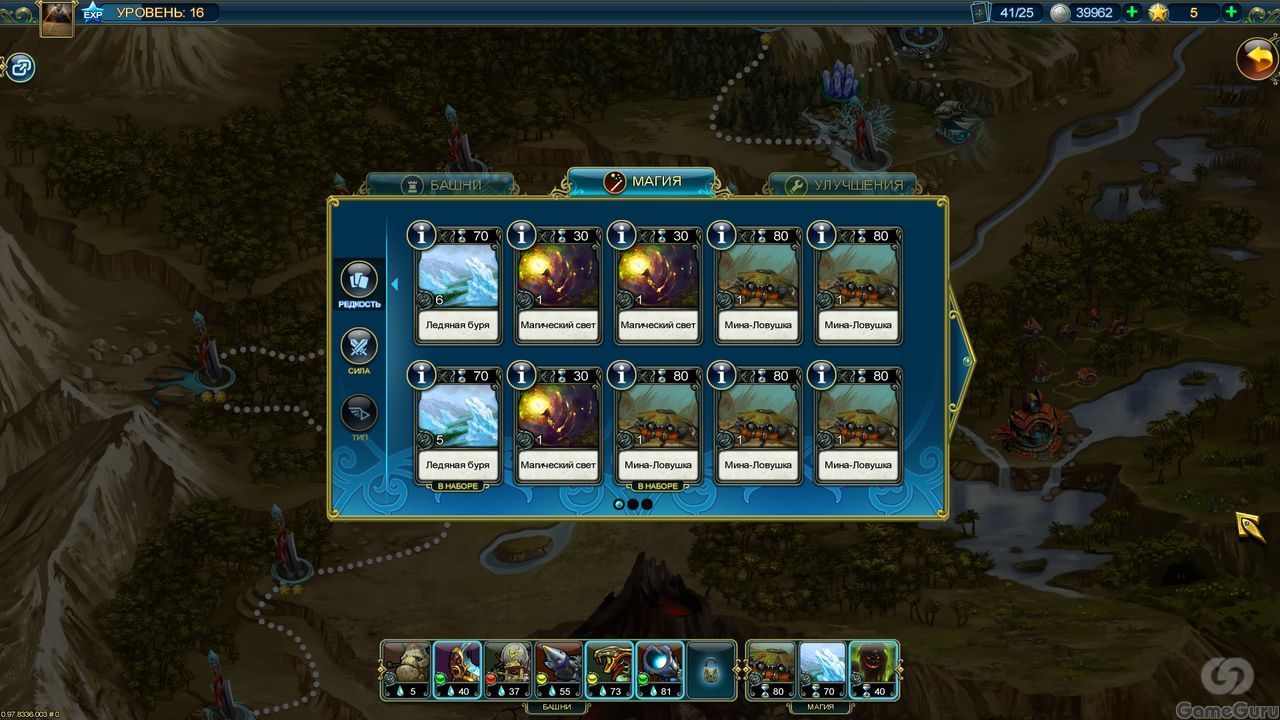Open the Улучшения tab
Viewport: 1280px width, 720px height.
click(x=843, y=185)
